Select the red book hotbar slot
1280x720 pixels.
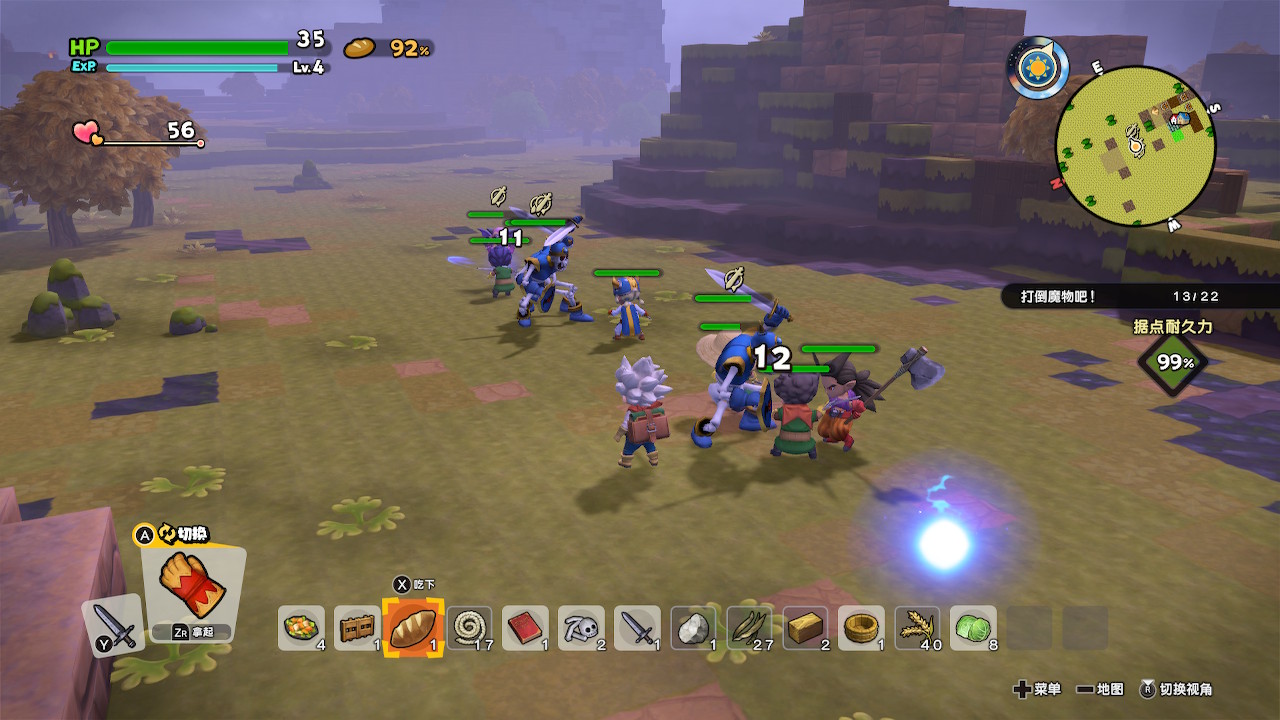525,628
